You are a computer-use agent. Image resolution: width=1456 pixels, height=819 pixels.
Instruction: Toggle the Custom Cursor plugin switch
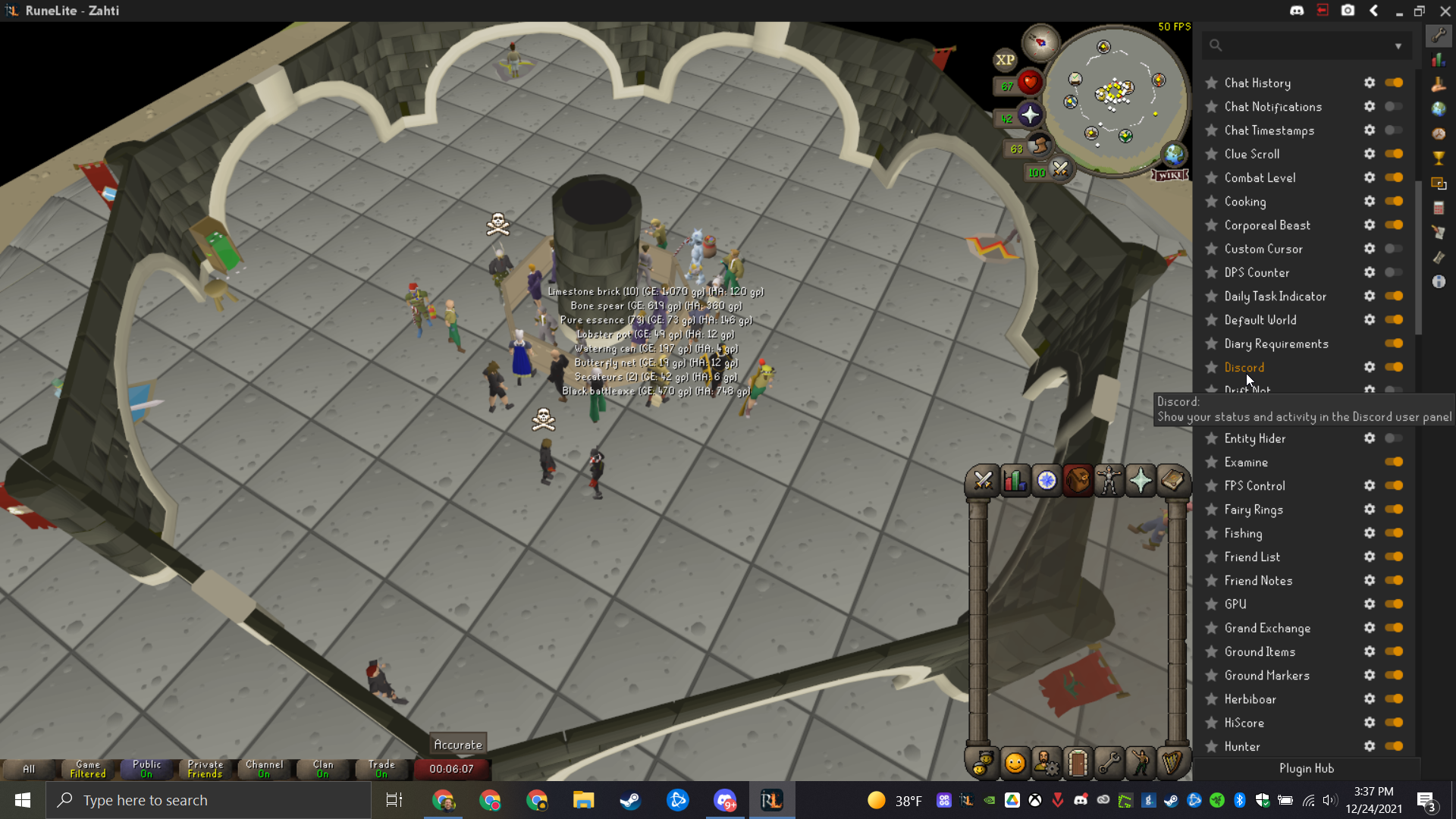1393,249
